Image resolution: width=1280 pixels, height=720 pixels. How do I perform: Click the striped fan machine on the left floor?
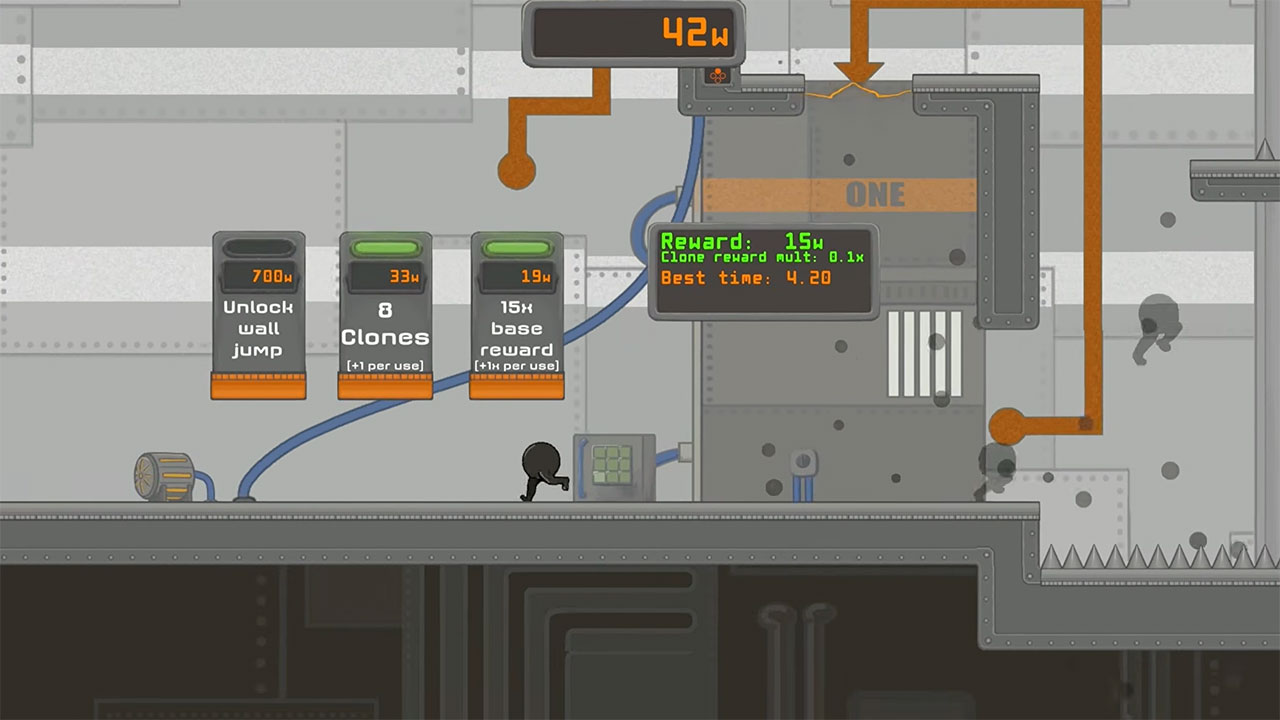click(x=166, y=473)
